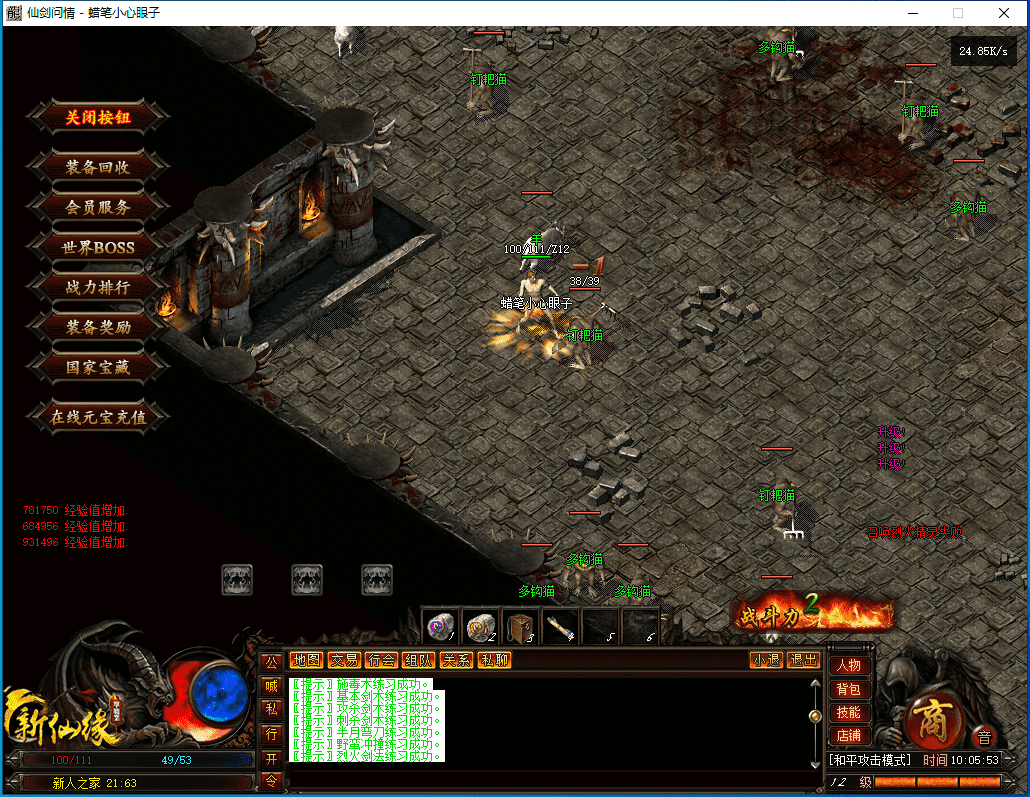Image resolution: width=1030 pixels, height=797 pixels.
Task: Click the 交易 trade button
Action: [x=344, y=660]
